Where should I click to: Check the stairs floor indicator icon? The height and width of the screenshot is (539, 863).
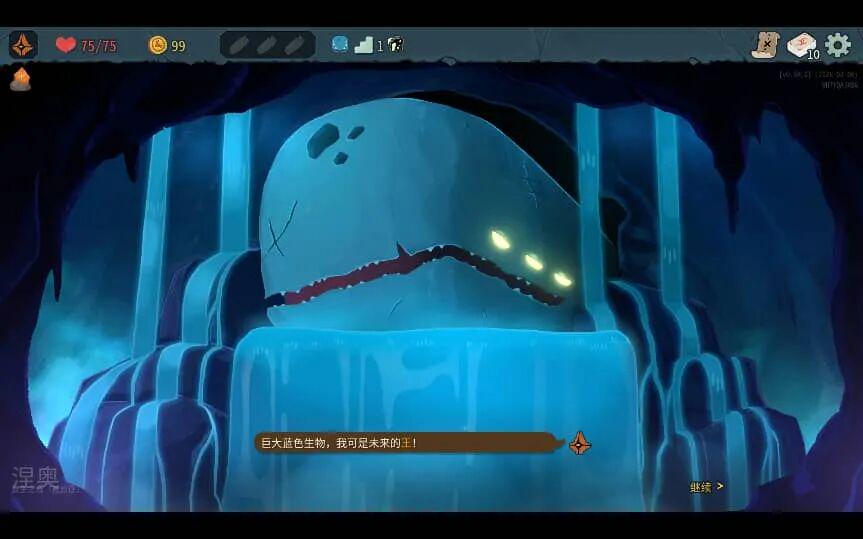coord(364,45)
